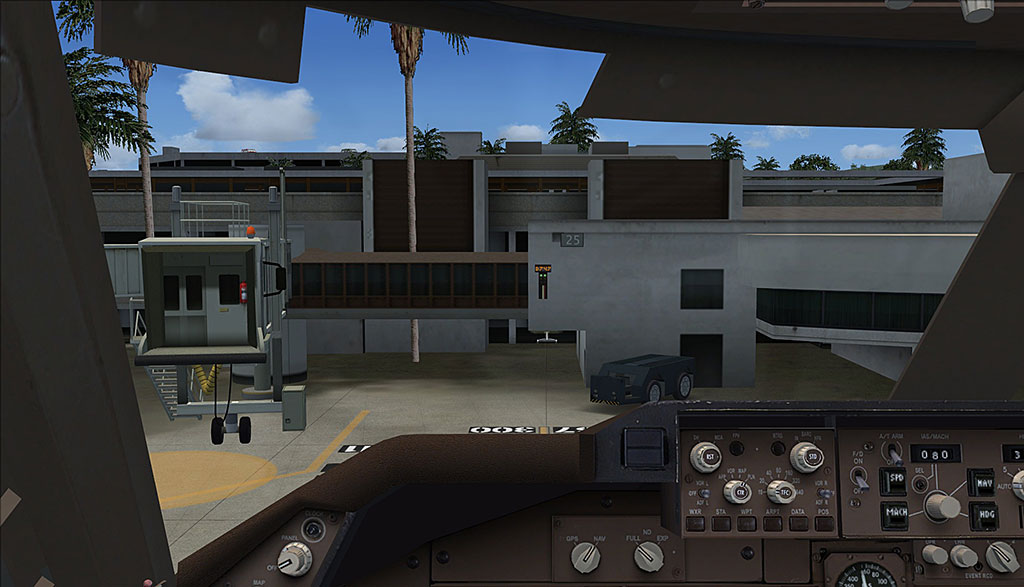Click the TFC range knob

click(x=780, y=491)
